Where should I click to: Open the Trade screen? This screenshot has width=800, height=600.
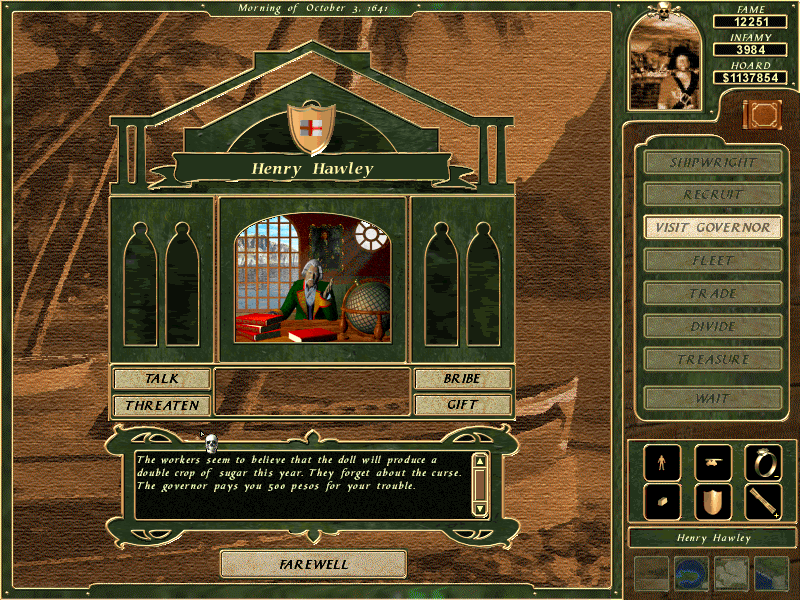pos(713,293)
